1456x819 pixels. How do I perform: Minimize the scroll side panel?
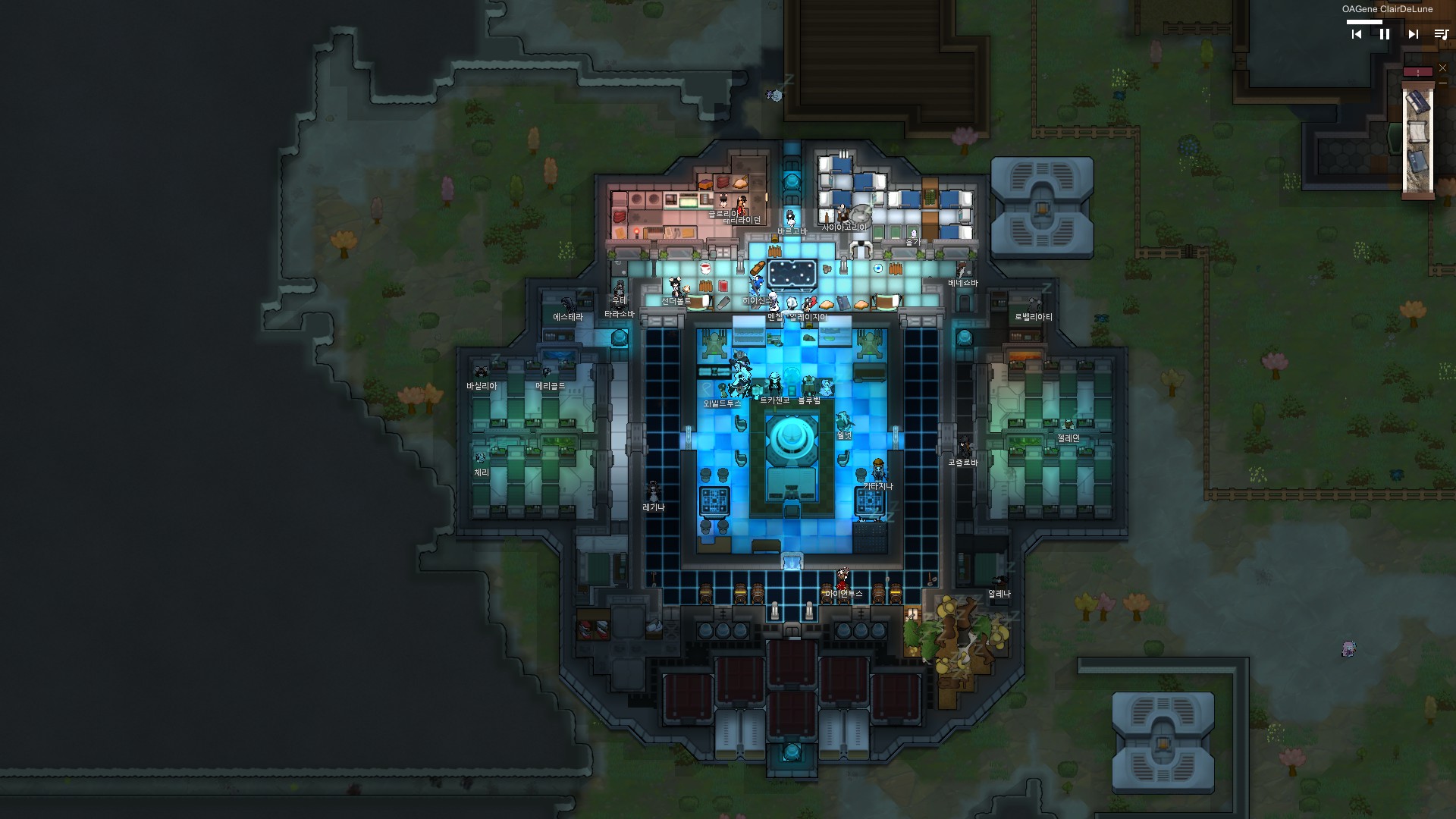coord(1442,83)
